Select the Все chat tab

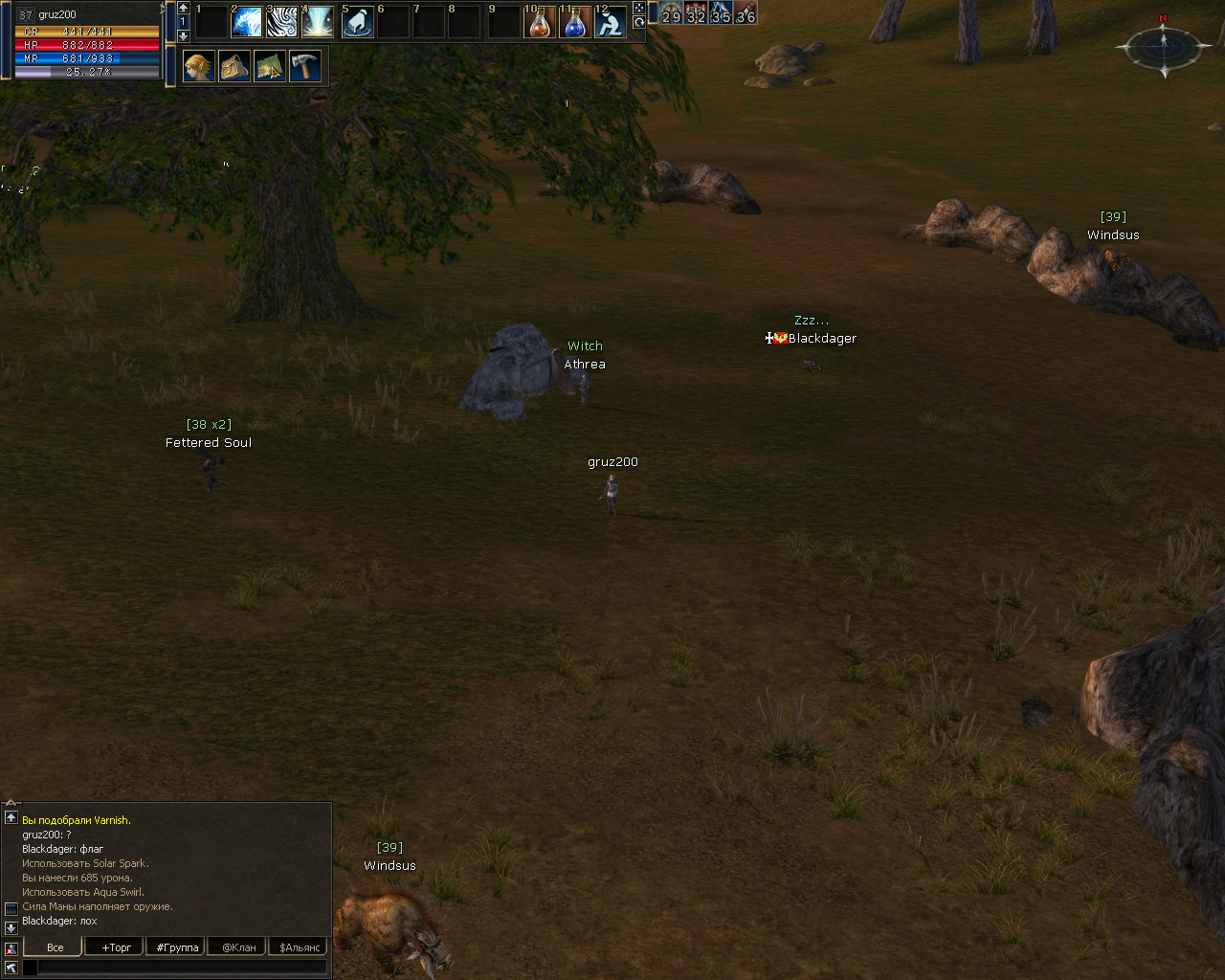(x=56, y=947)
